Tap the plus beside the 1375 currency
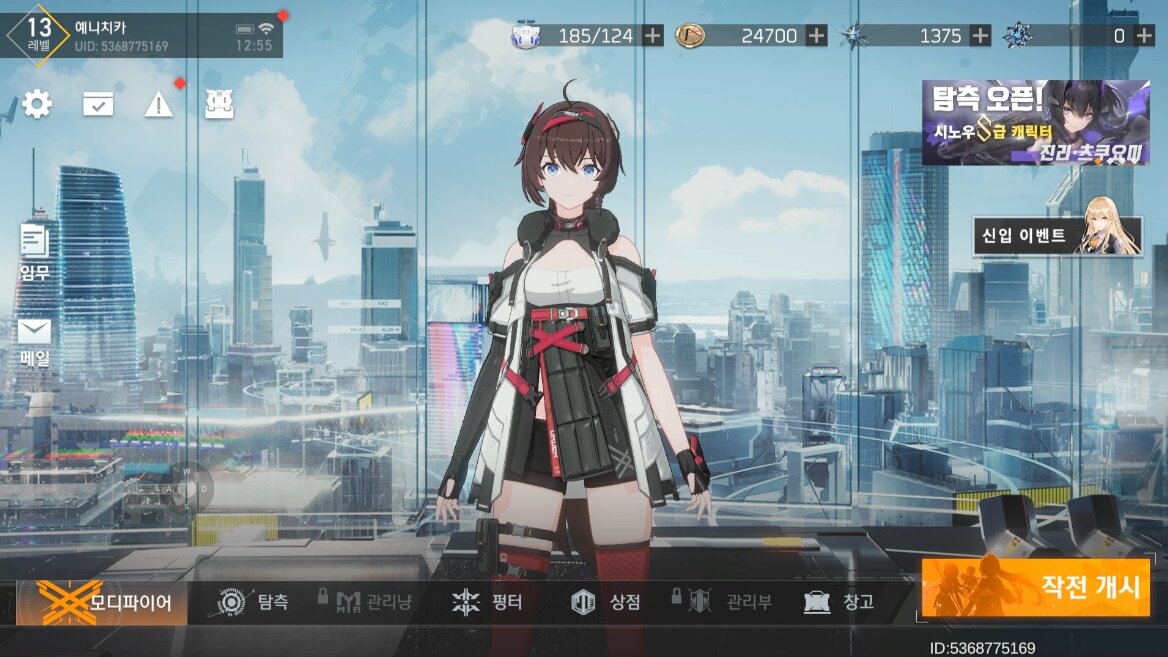The height and width of the screenshot is (657, 1168). point(980,36)
